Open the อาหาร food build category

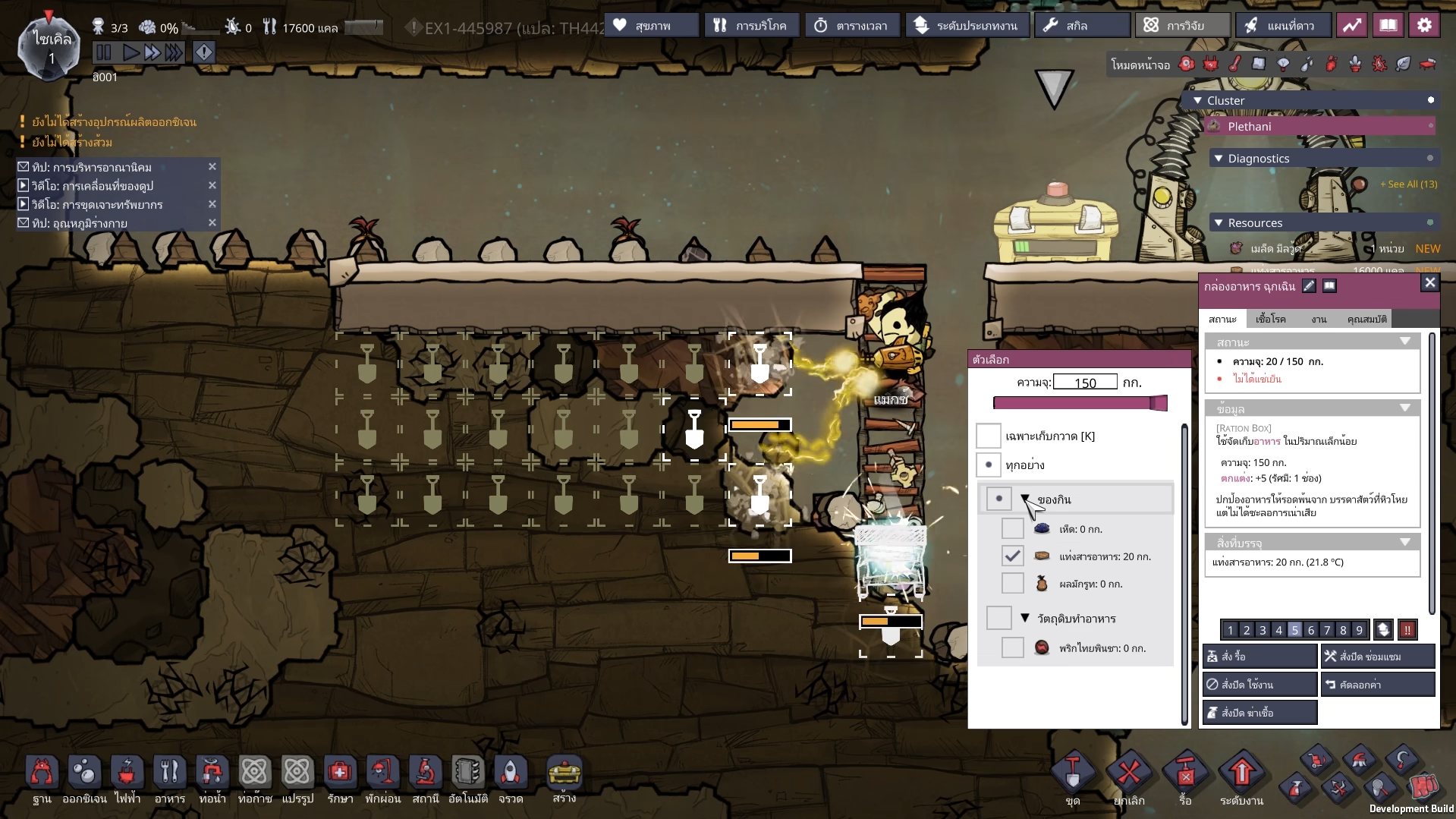tap(169, 777)
